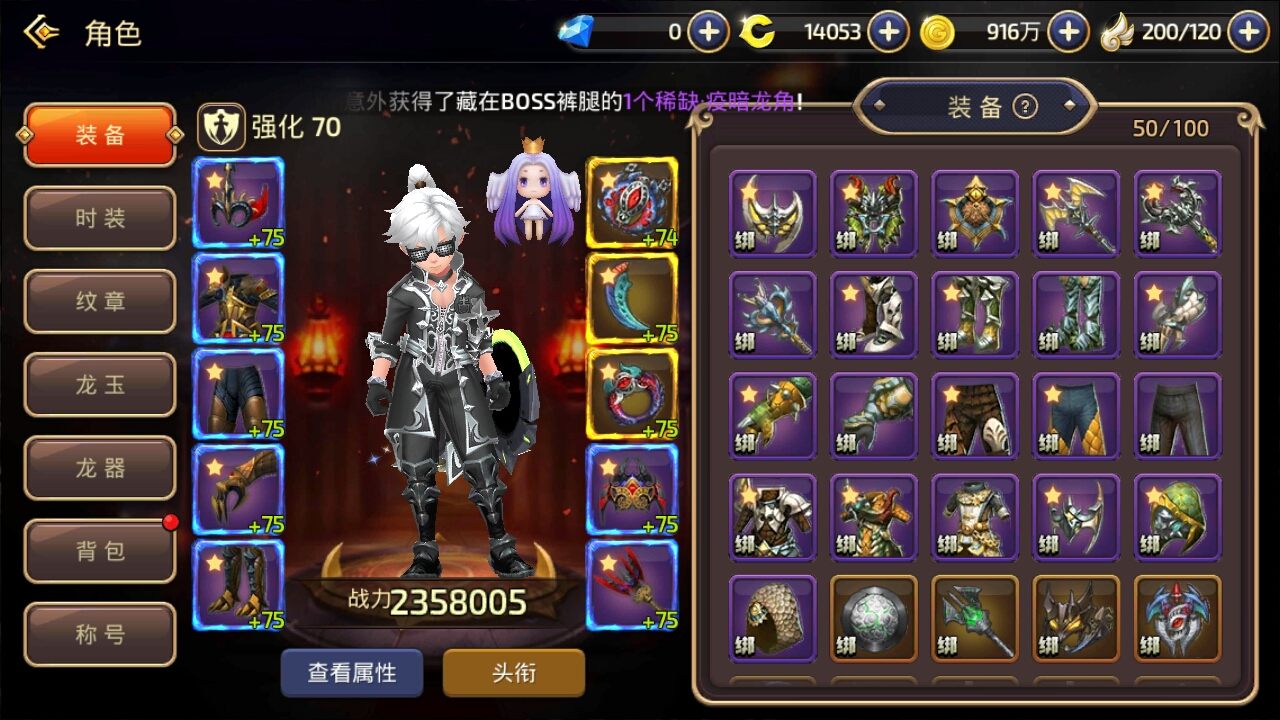
Task: Select the 龙玉 tab
Action: coord(100,385)
